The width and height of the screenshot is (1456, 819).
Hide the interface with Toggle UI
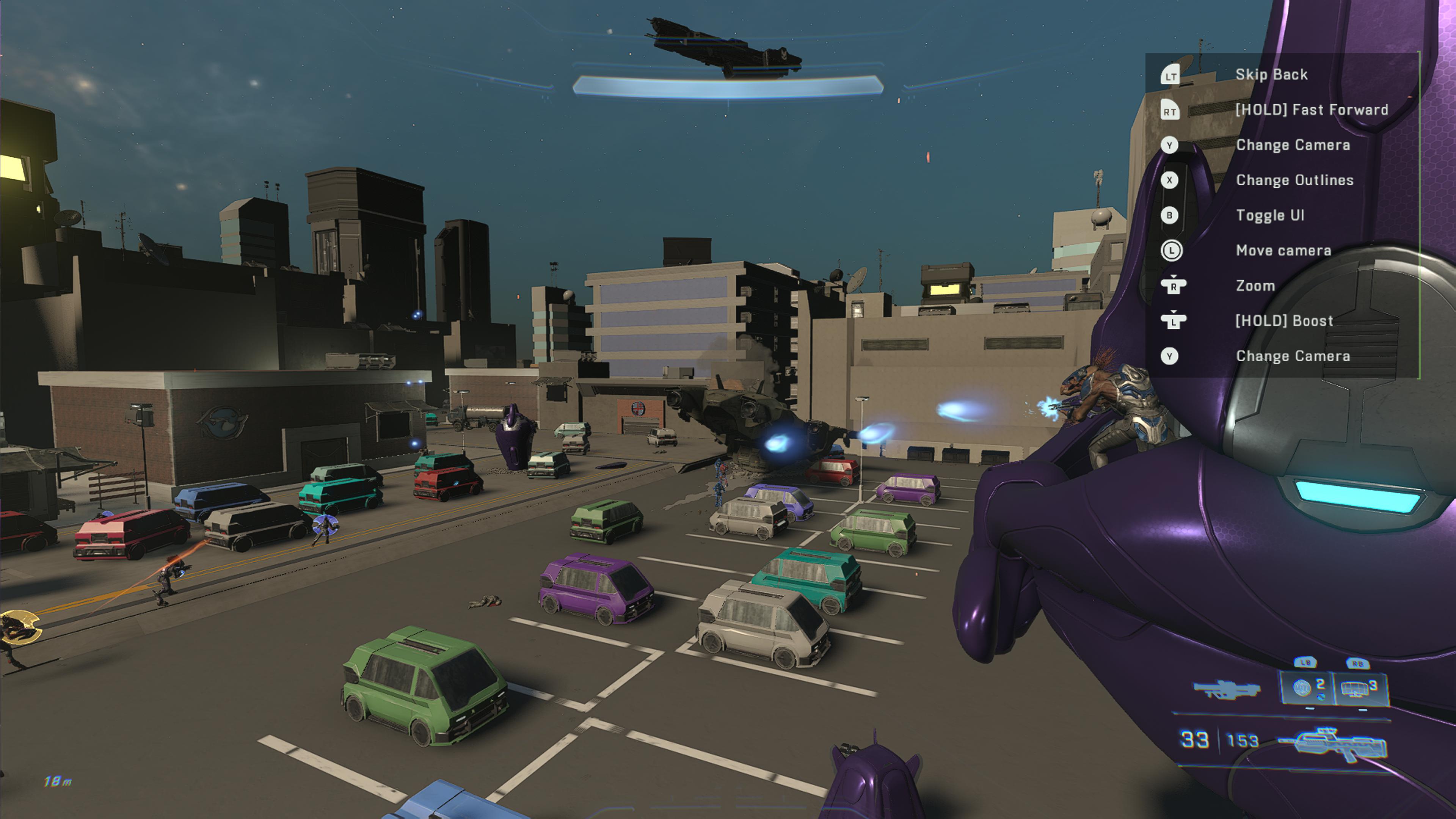tap(1269, 215)
